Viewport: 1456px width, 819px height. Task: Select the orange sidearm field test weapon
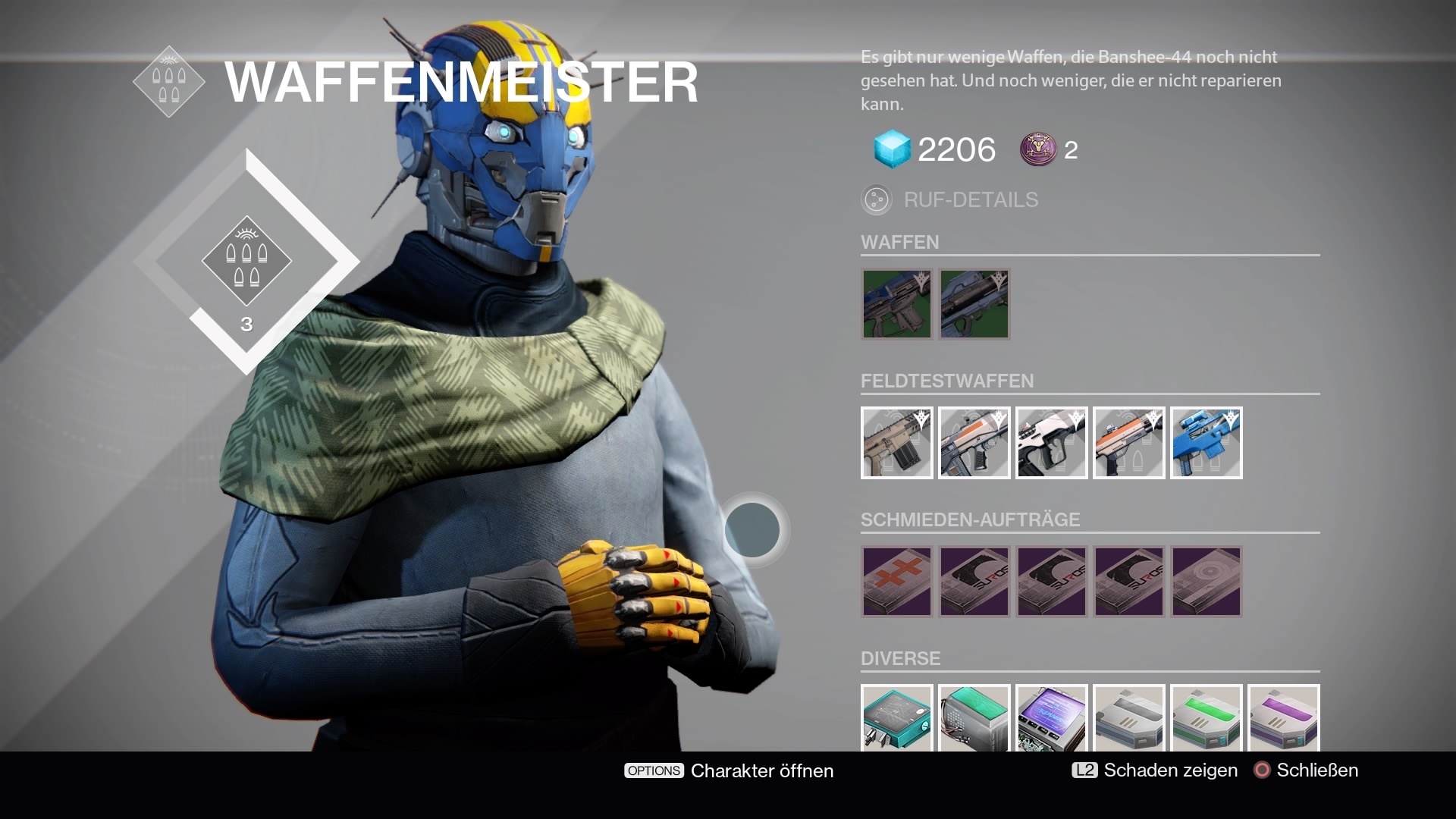point(1128,443)
